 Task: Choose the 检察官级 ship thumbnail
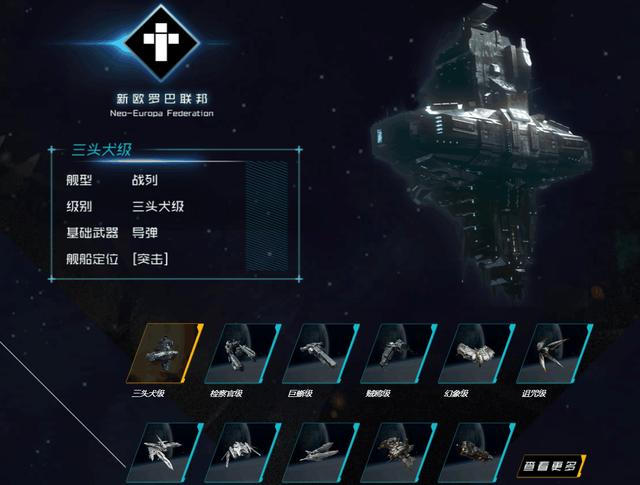(241, 353)
